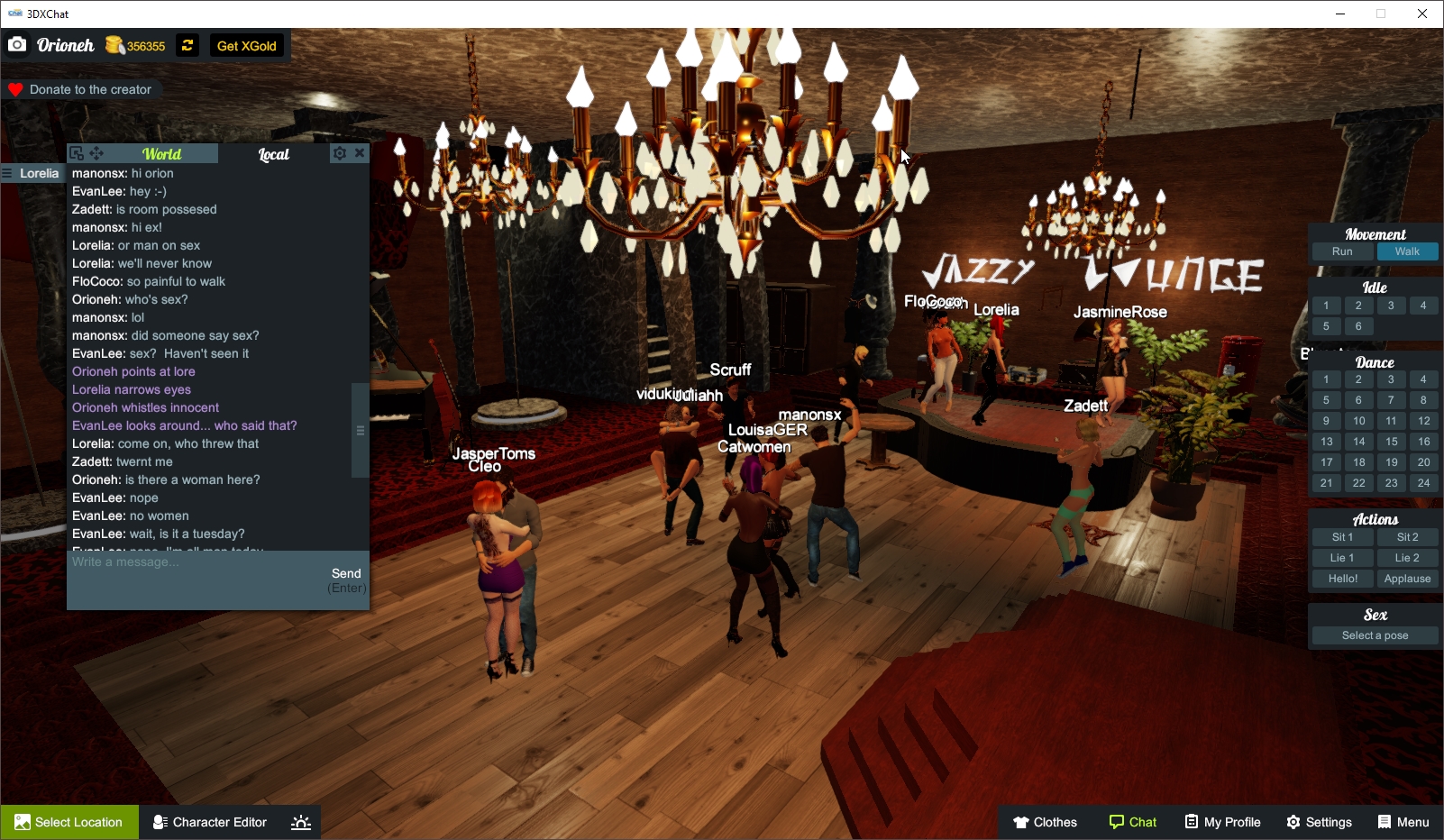Click the XGold refresh icon
This screenshot has width=1444, height=840.
point(187,45)
